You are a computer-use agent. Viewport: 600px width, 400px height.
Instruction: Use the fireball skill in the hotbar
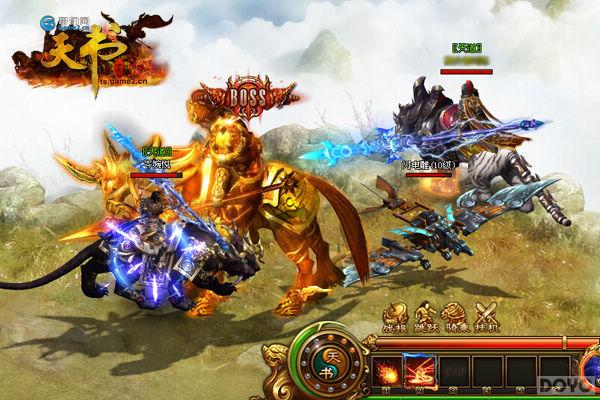click(x=385, y=370)
